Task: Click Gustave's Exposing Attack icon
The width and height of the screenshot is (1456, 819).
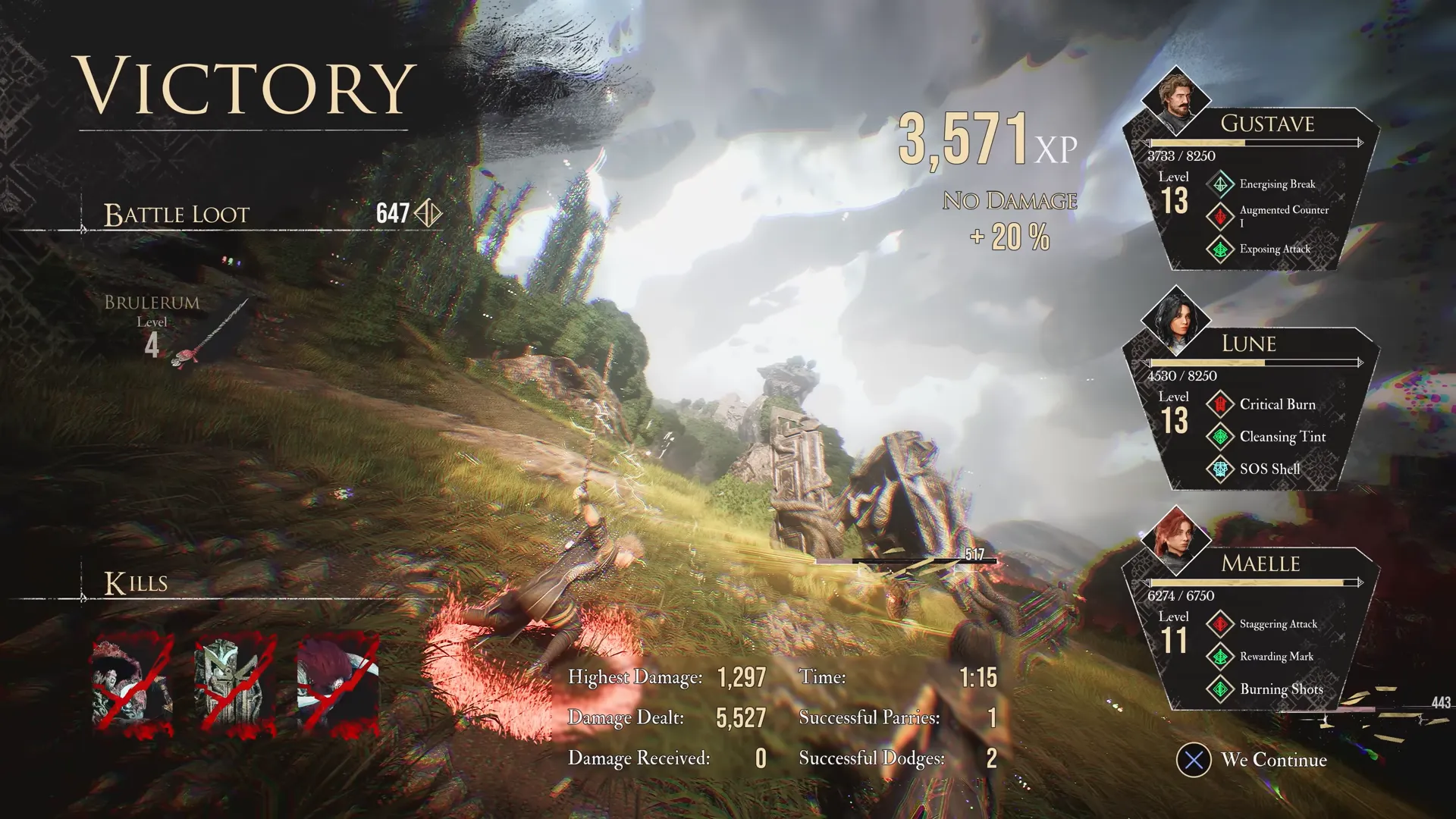Action: pos(1220,249)
